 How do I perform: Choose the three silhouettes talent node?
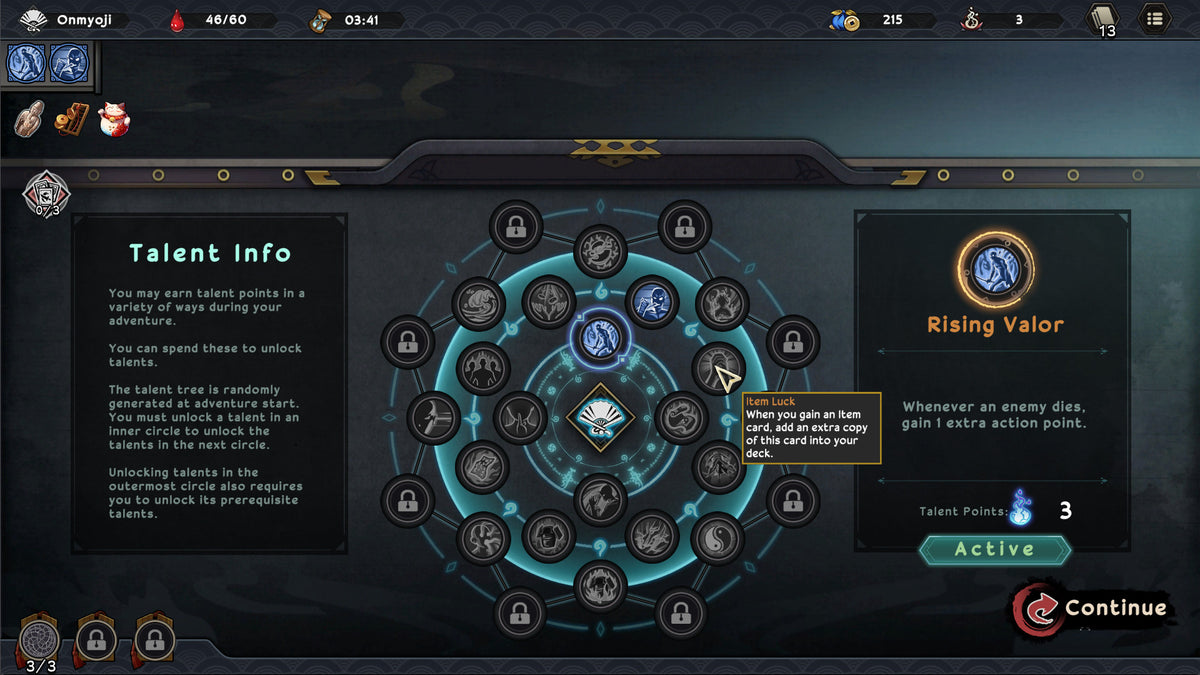point(483,367)
